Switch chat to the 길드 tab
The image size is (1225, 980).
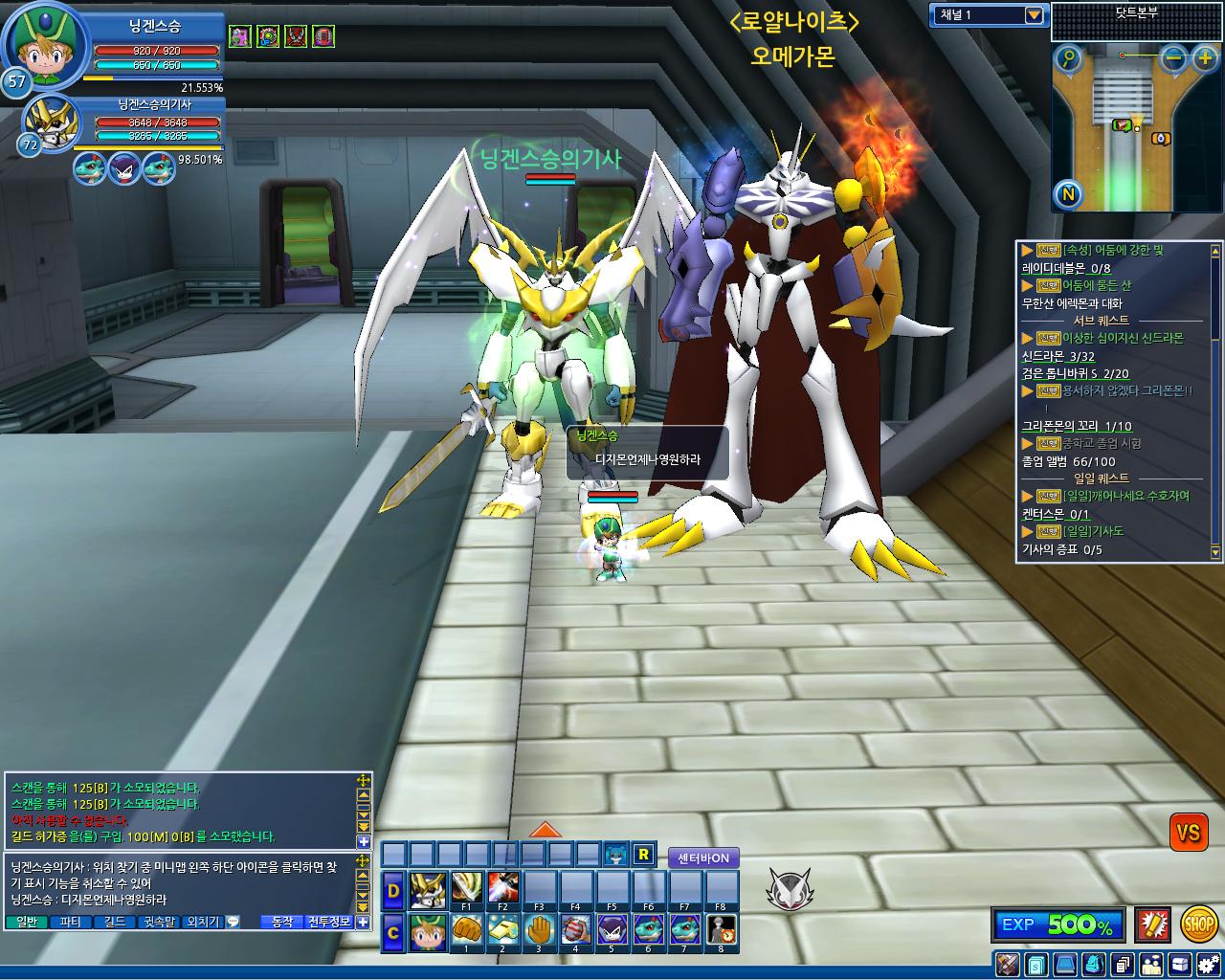click(x=115, y=922)
